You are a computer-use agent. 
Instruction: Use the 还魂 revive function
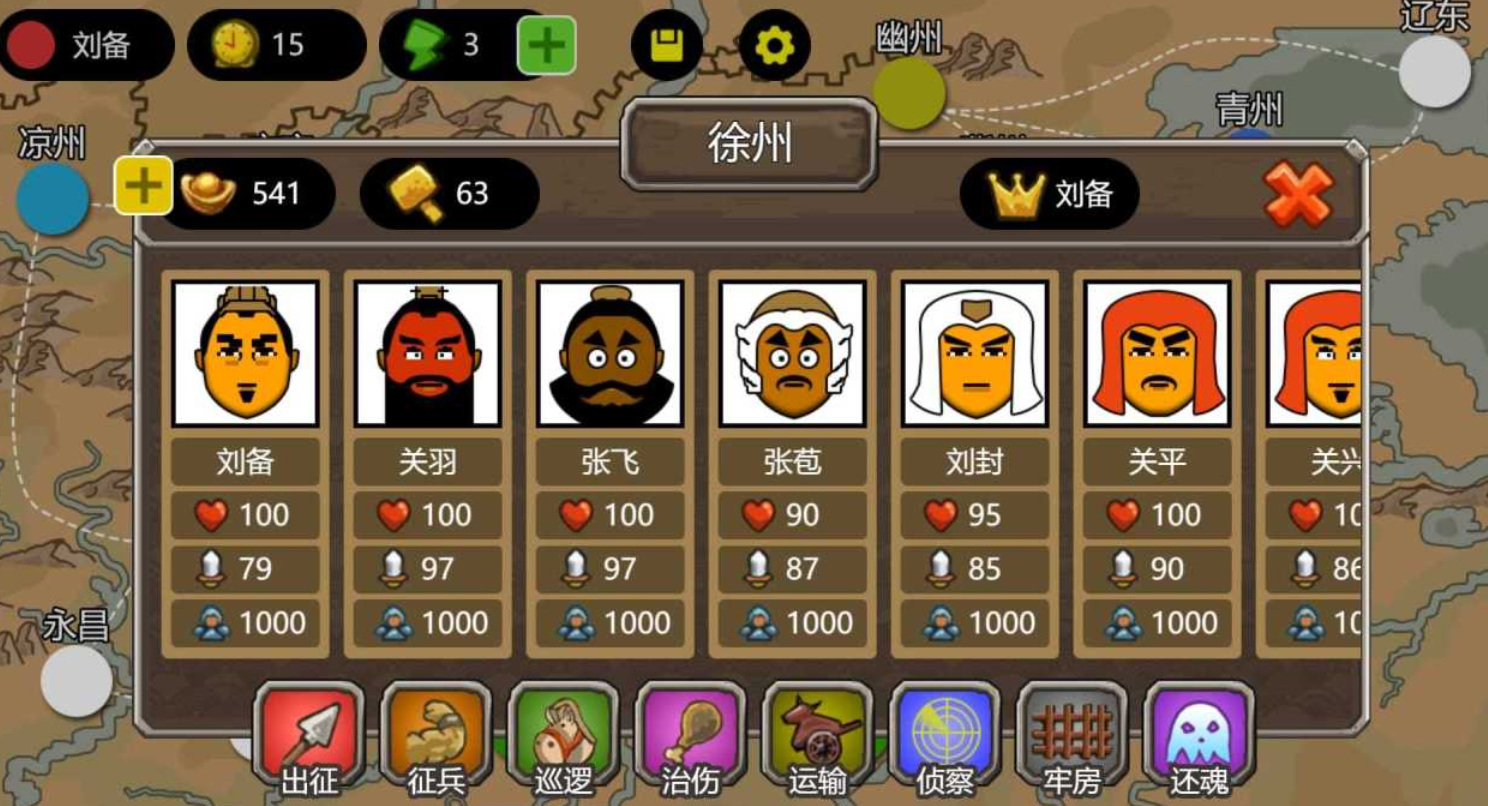point(1196,735)
